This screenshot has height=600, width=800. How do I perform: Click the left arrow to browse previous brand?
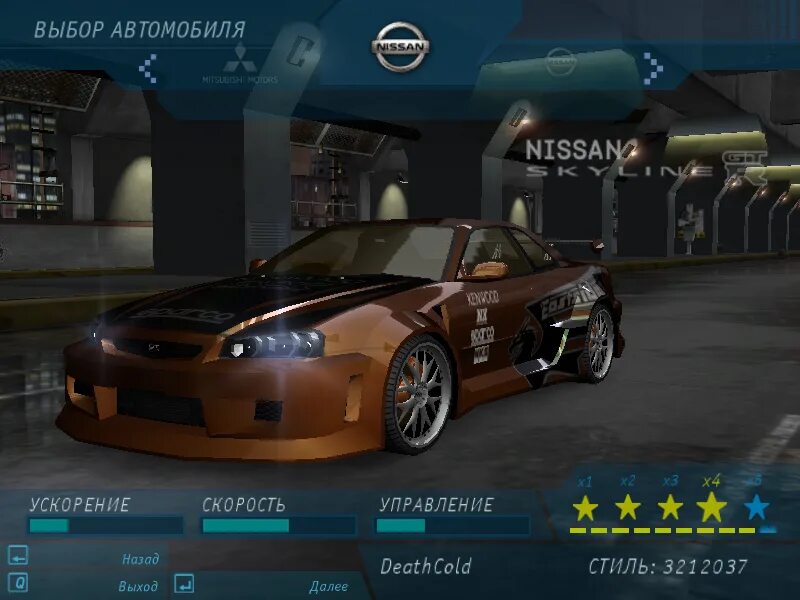pos(148,68)
